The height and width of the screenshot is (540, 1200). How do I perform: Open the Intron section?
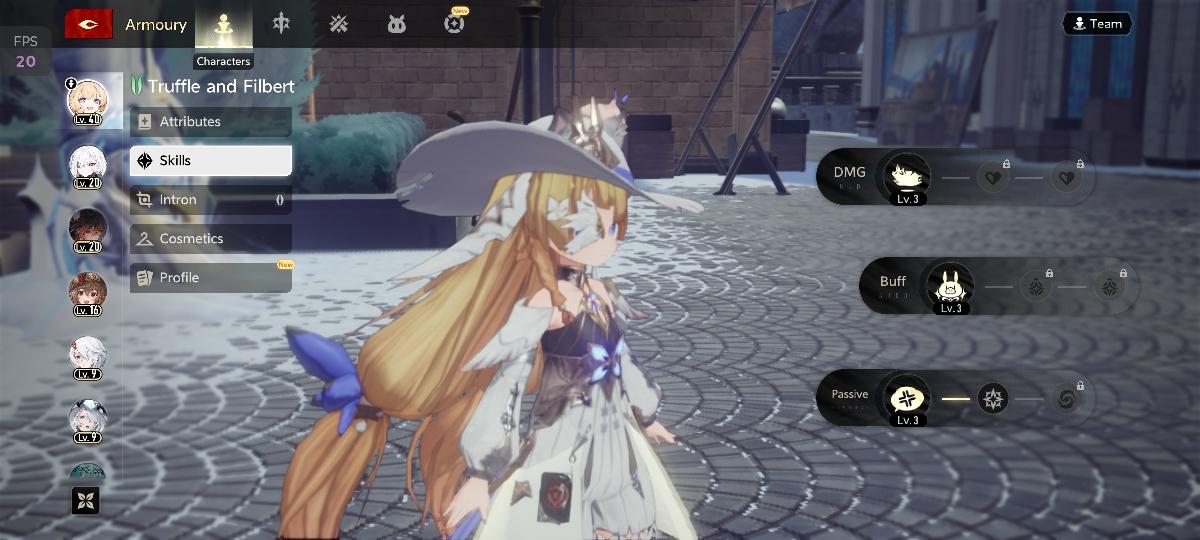210,200
